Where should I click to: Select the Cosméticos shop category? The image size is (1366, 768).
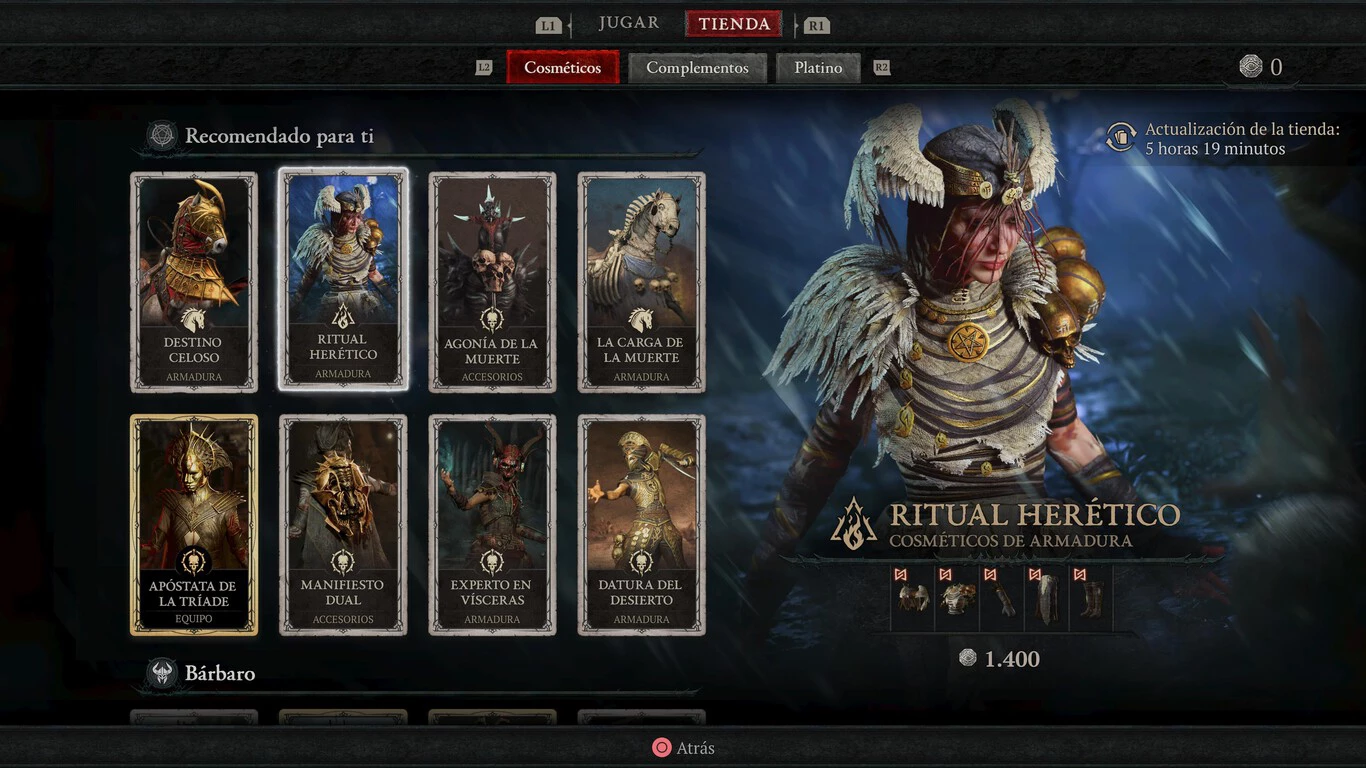tap(563, 68)
